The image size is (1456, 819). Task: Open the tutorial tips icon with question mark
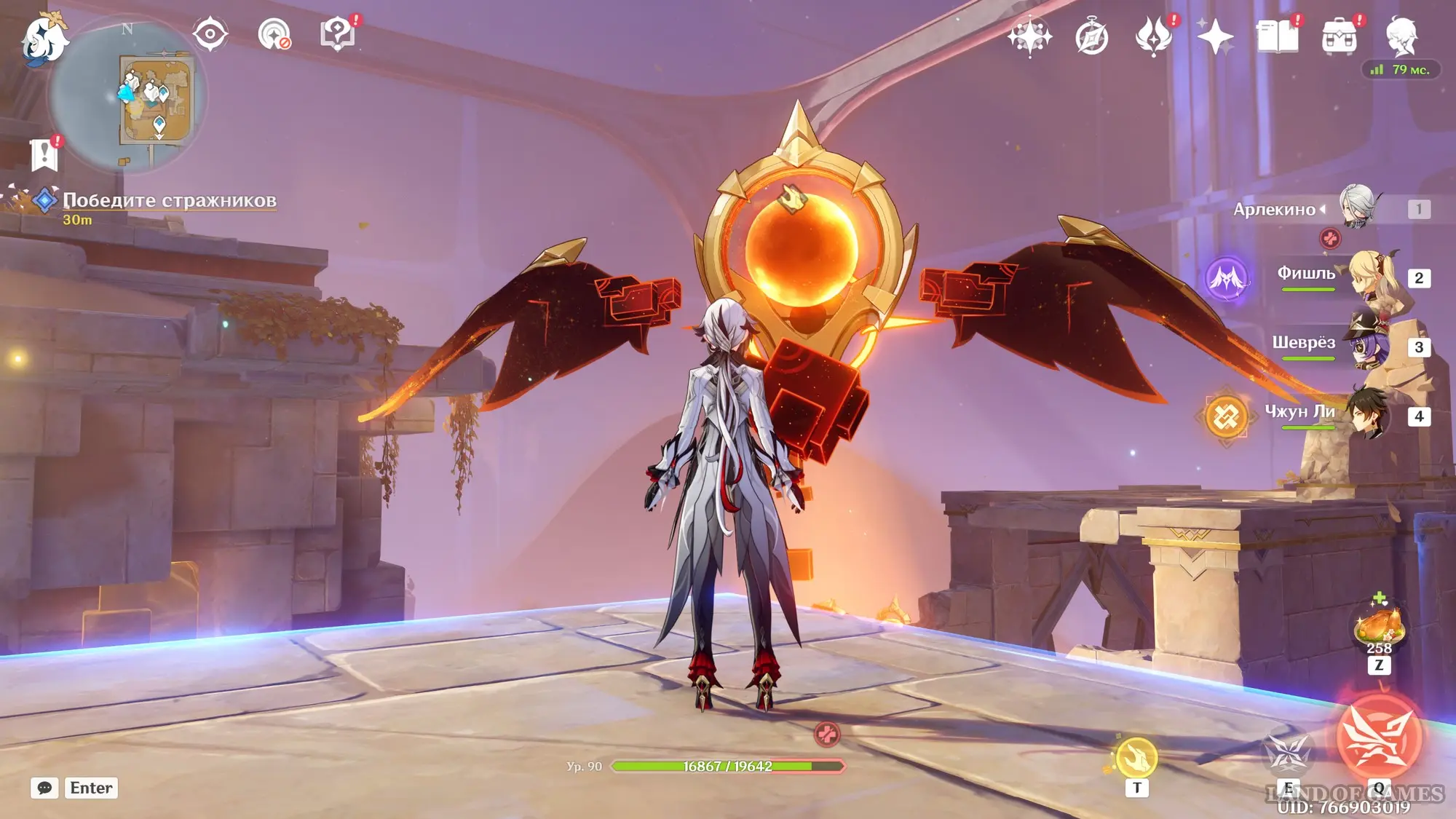[338, 34]
